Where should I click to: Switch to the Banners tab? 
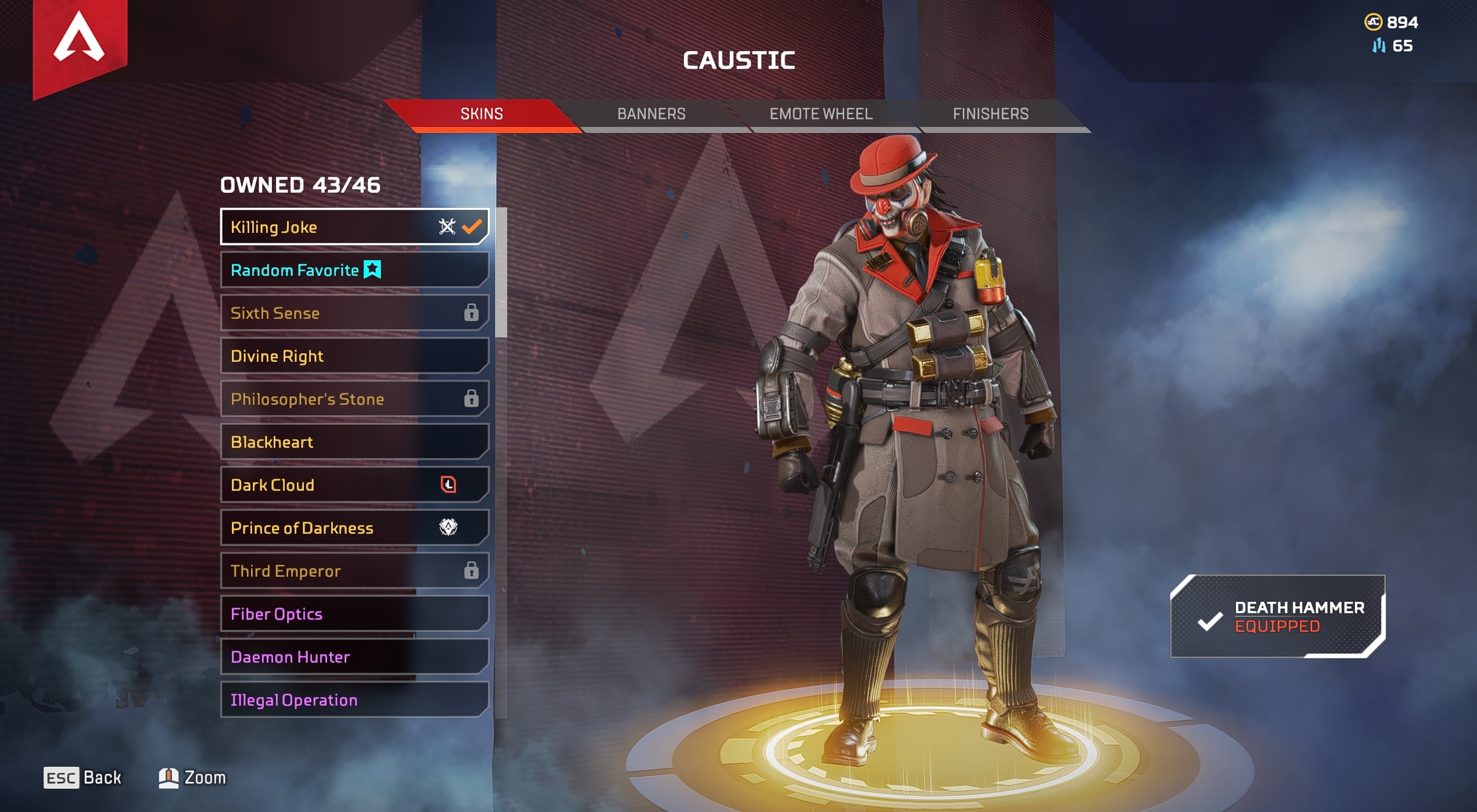(x=651, y=114)
